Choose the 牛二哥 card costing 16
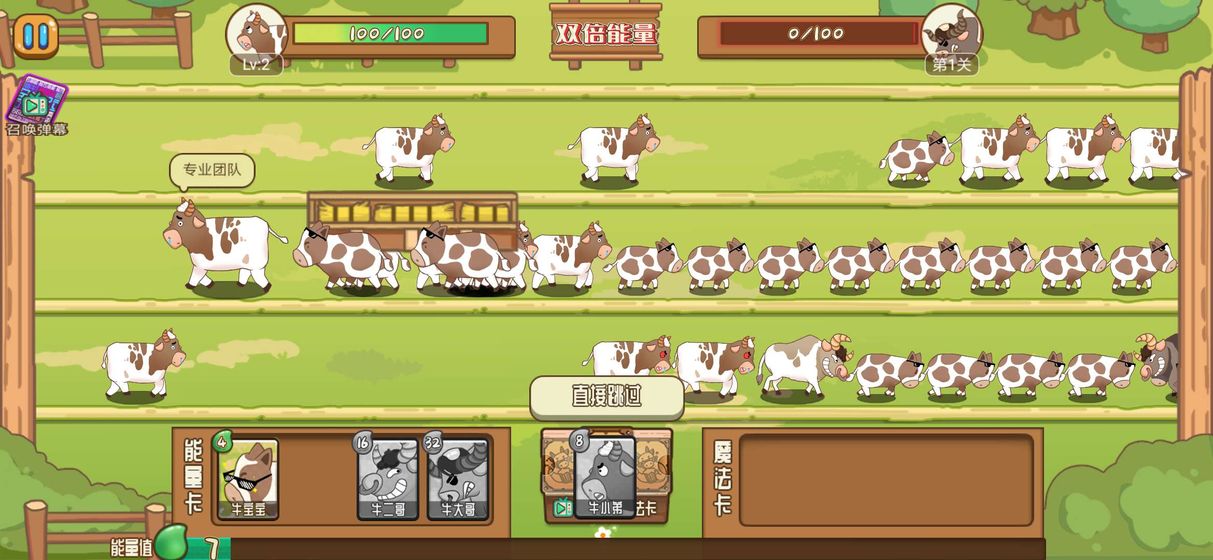Viewport: 1213px width, 560px height. (388, 480)
